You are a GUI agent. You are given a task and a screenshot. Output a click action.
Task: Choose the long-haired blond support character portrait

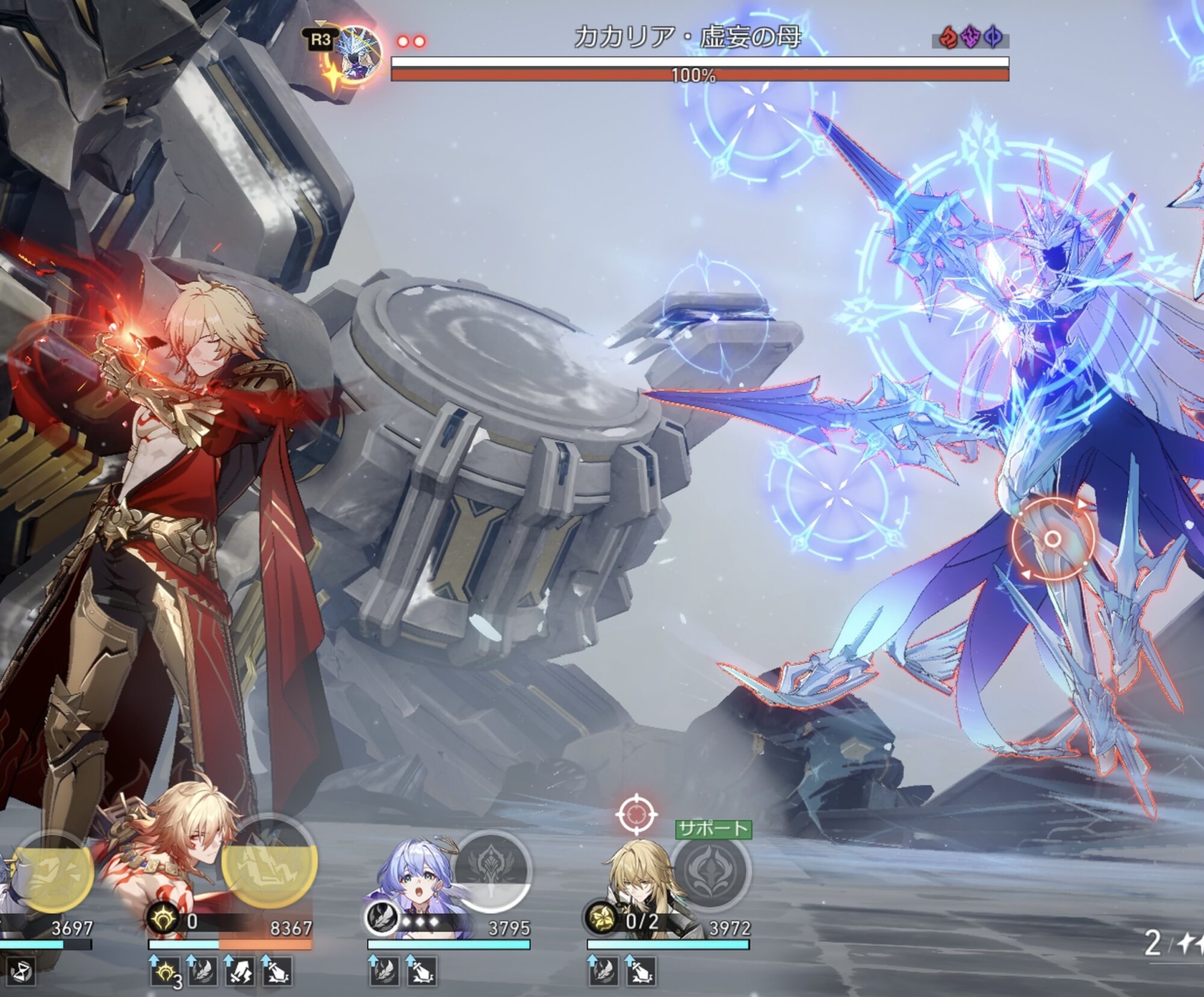(638, 879)
